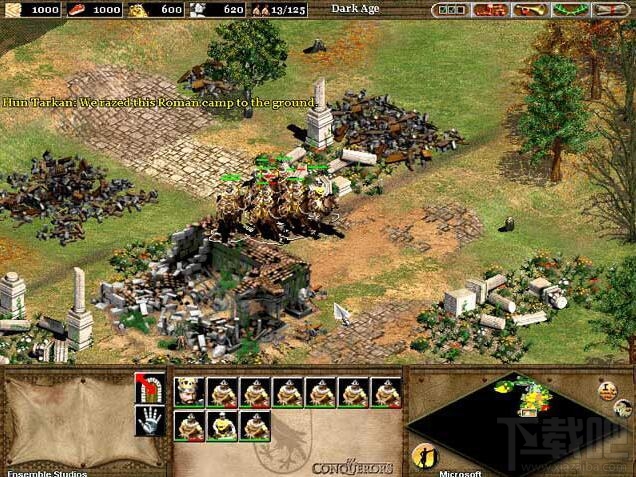Click the lower round minimap mode button

click(x=622, y=409)
